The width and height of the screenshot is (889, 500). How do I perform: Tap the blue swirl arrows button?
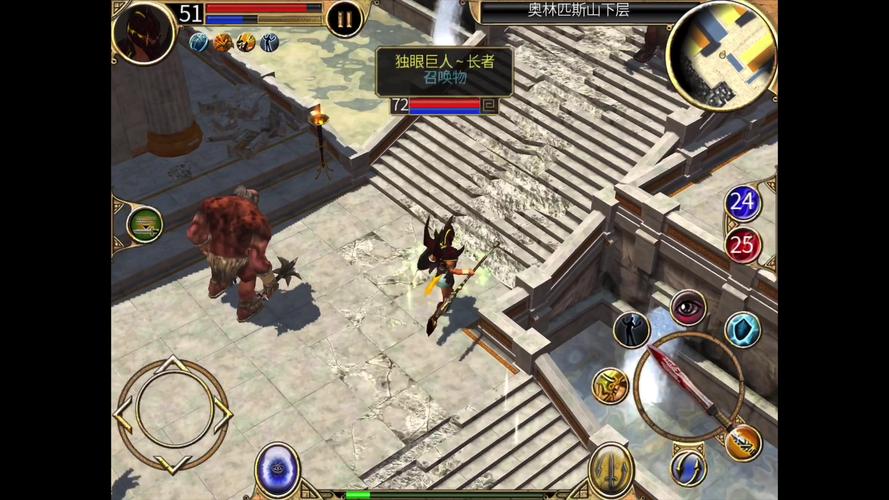coord(688,466)
